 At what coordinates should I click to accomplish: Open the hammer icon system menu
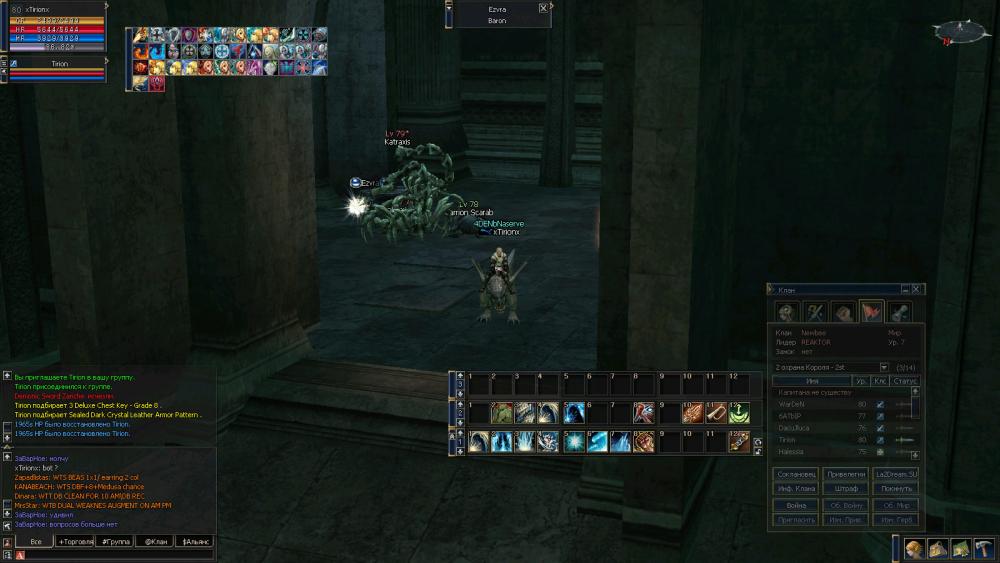tap(984, 548)
